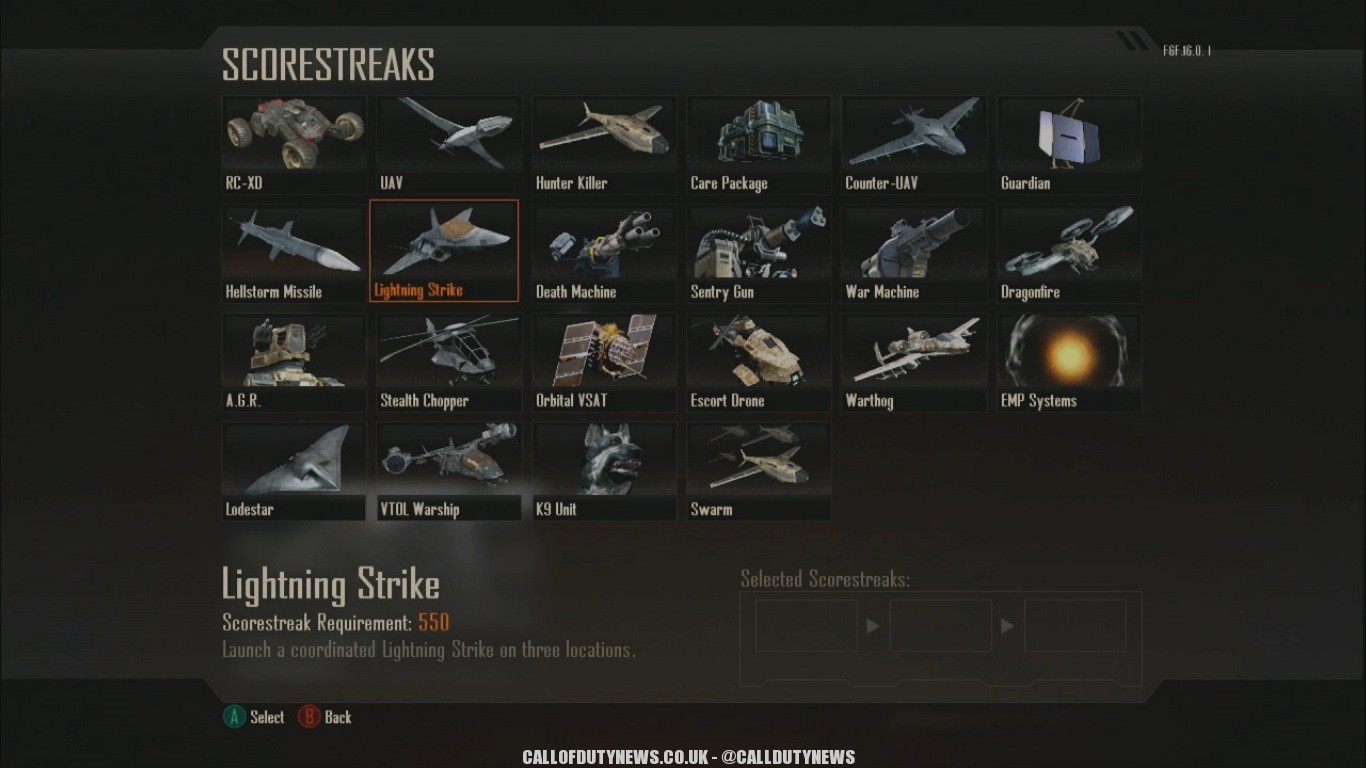
Task: Select the EMP Systems tile
Action: pyautogui.click(x=1069, y=361)
